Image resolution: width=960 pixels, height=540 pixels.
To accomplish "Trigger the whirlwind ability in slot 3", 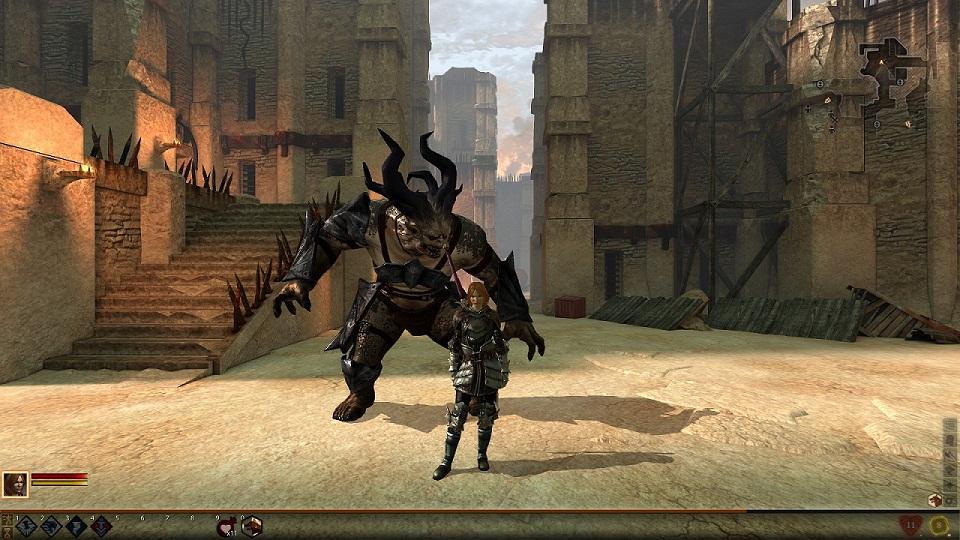I will click(x=76, y=526).
